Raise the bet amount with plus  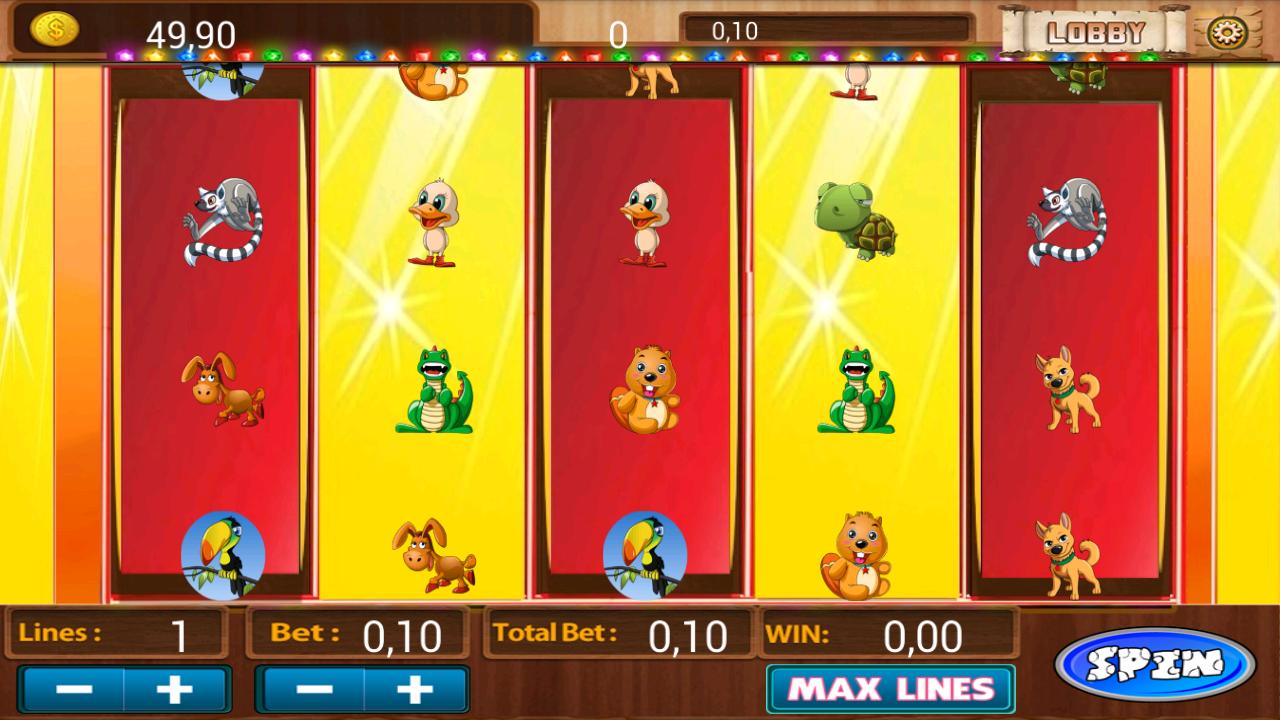coord(417,688)
